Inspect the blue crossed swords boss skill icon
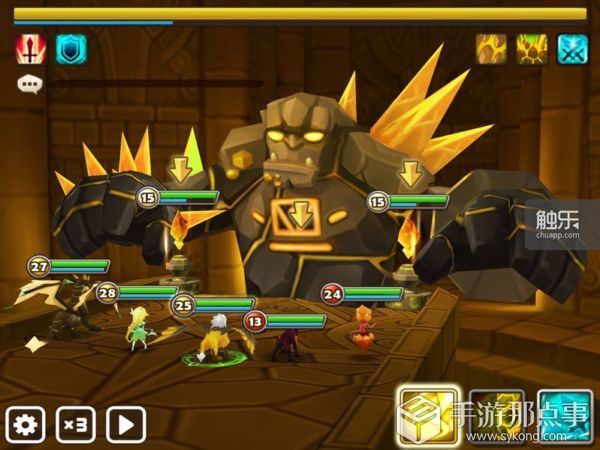The width and height of the screenshot is (600, 450). coord(572,49)
